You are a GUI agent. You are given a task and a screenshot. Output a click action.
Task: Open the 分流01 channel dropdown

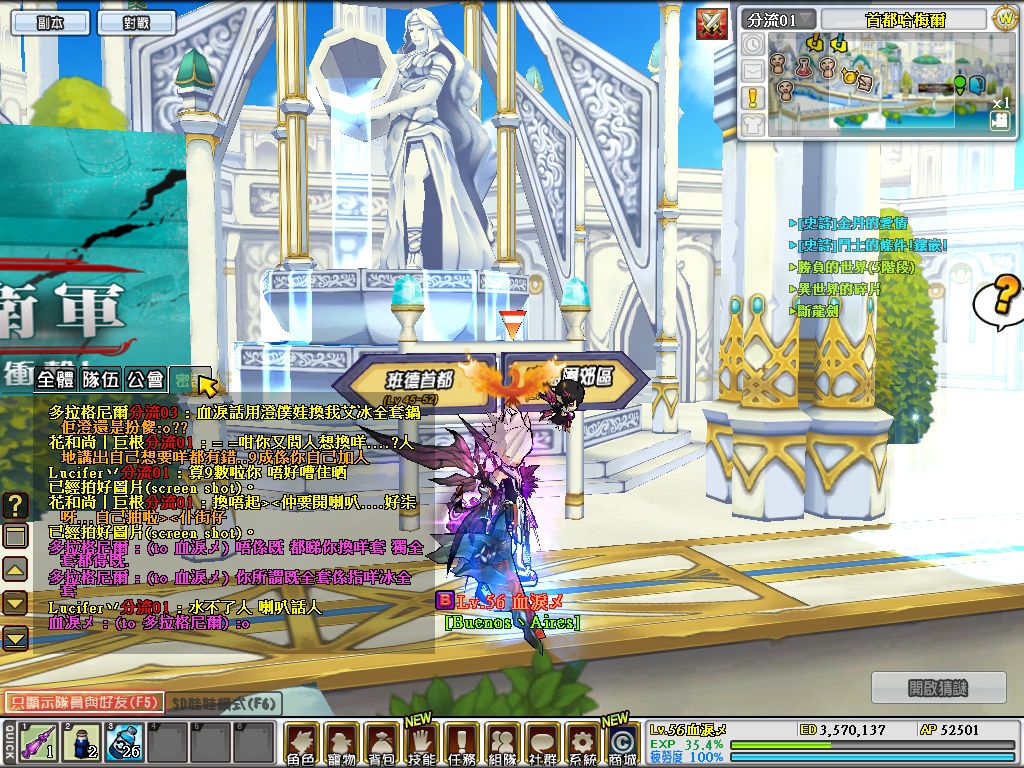(x=778, y=20)
